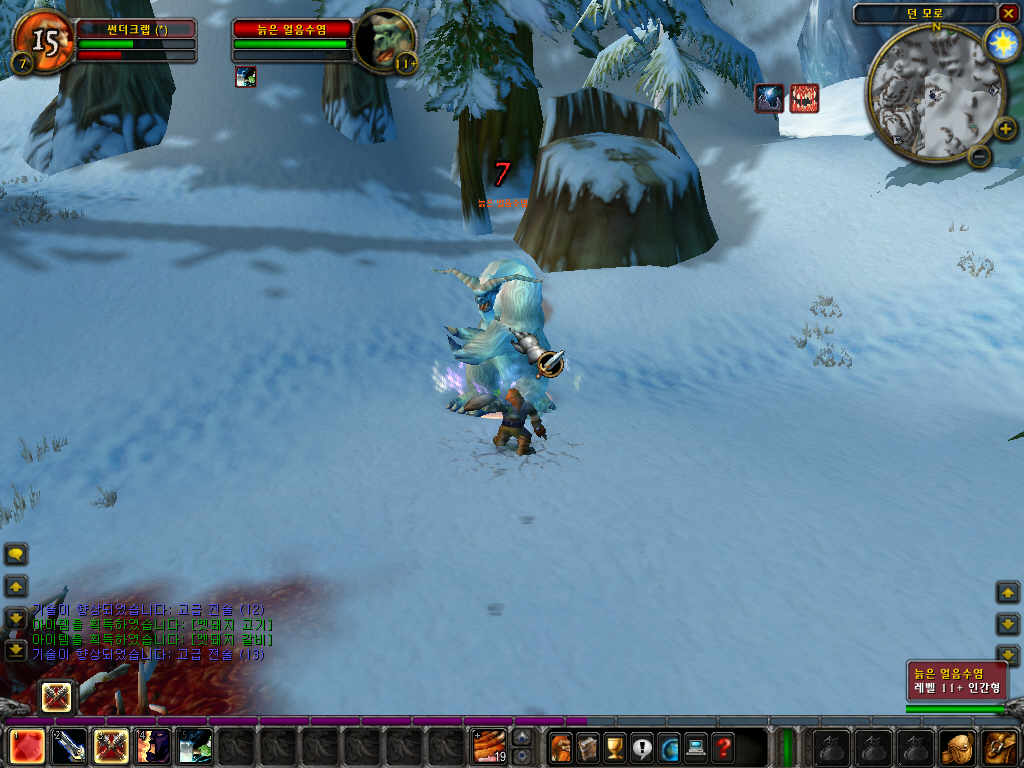Open help with the red question mark
The height and width of the screenshot is (768, 1024).
[722, 746]
